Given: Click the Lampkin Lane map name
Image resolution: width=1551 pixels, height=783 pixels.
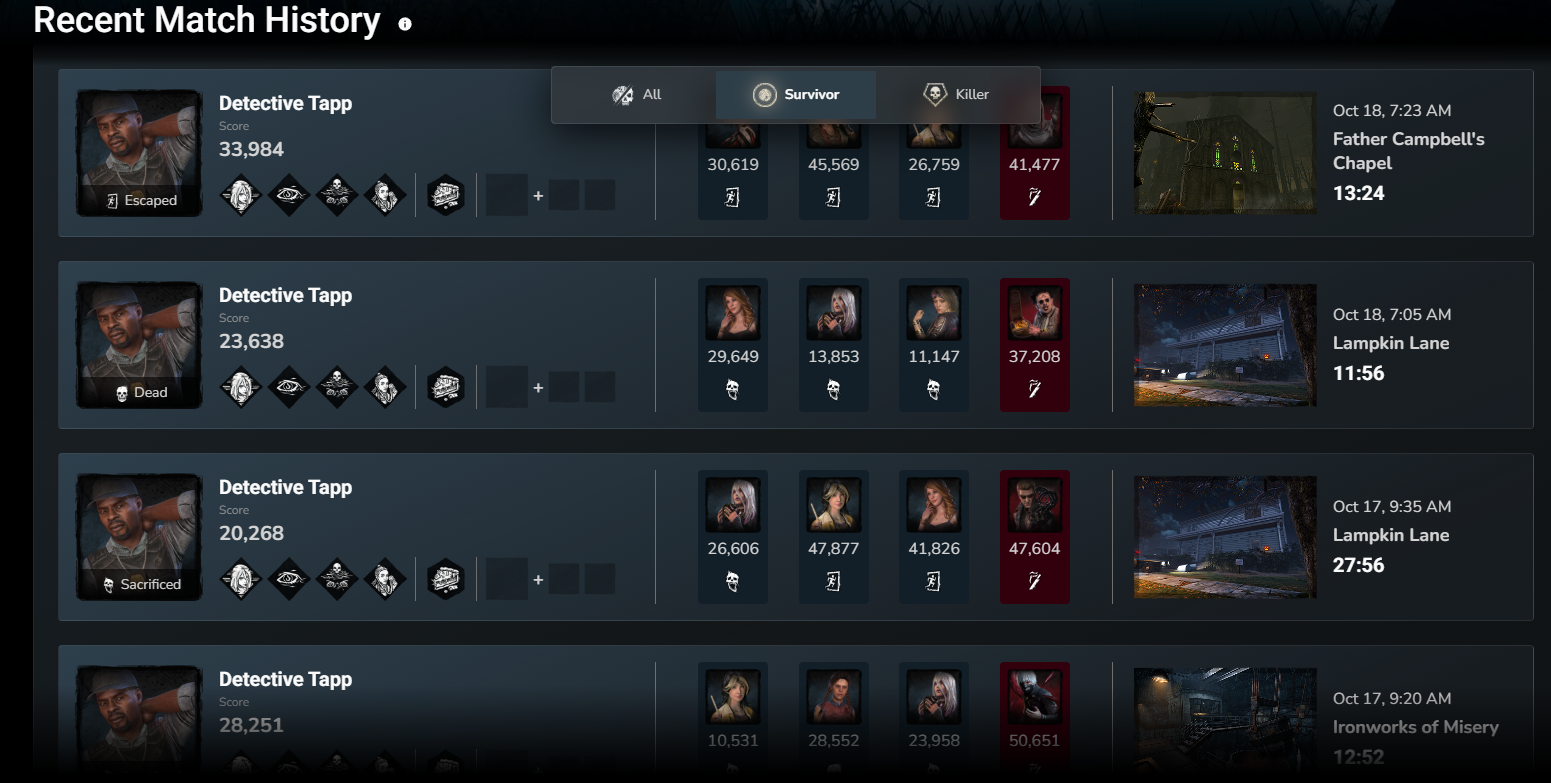Looking at the screenshot, I should point(1391,343).
